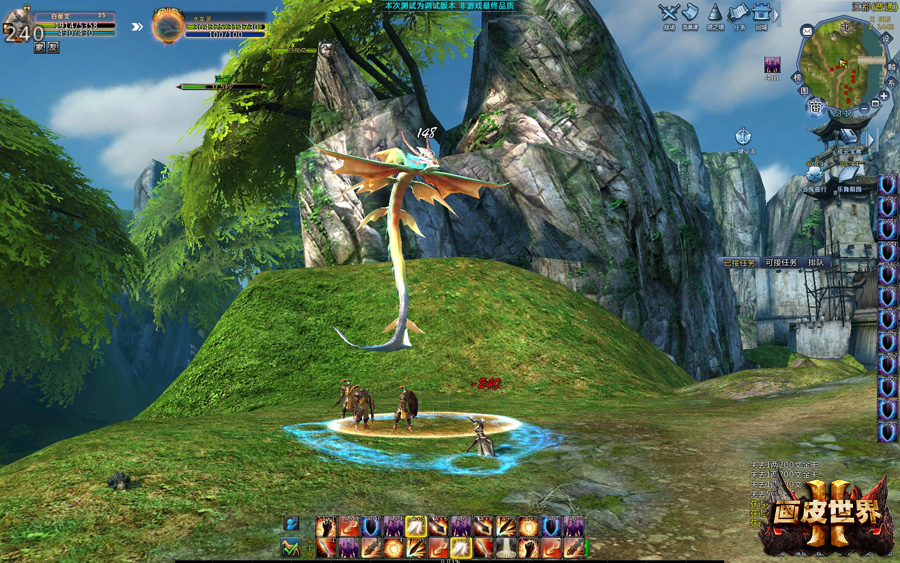Viewport: 900px width, 563px height.
Task: Click the green checkmark horse mount button
Action: (x=291, y=547)
